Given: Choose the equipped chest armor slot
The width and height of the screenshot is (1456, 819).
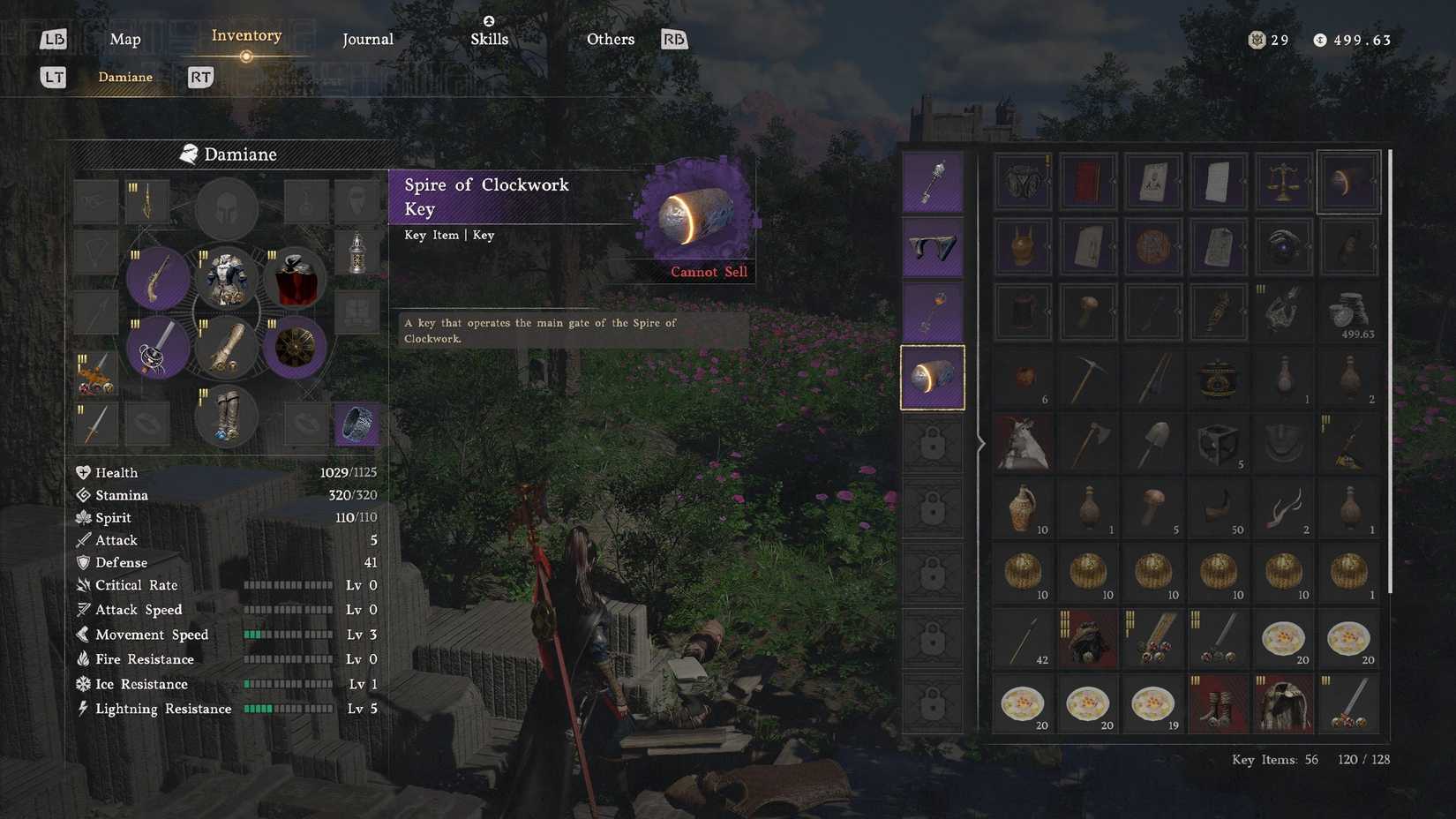Looking at the screenshot, I should pyautogui.click(x=227, y=279).
